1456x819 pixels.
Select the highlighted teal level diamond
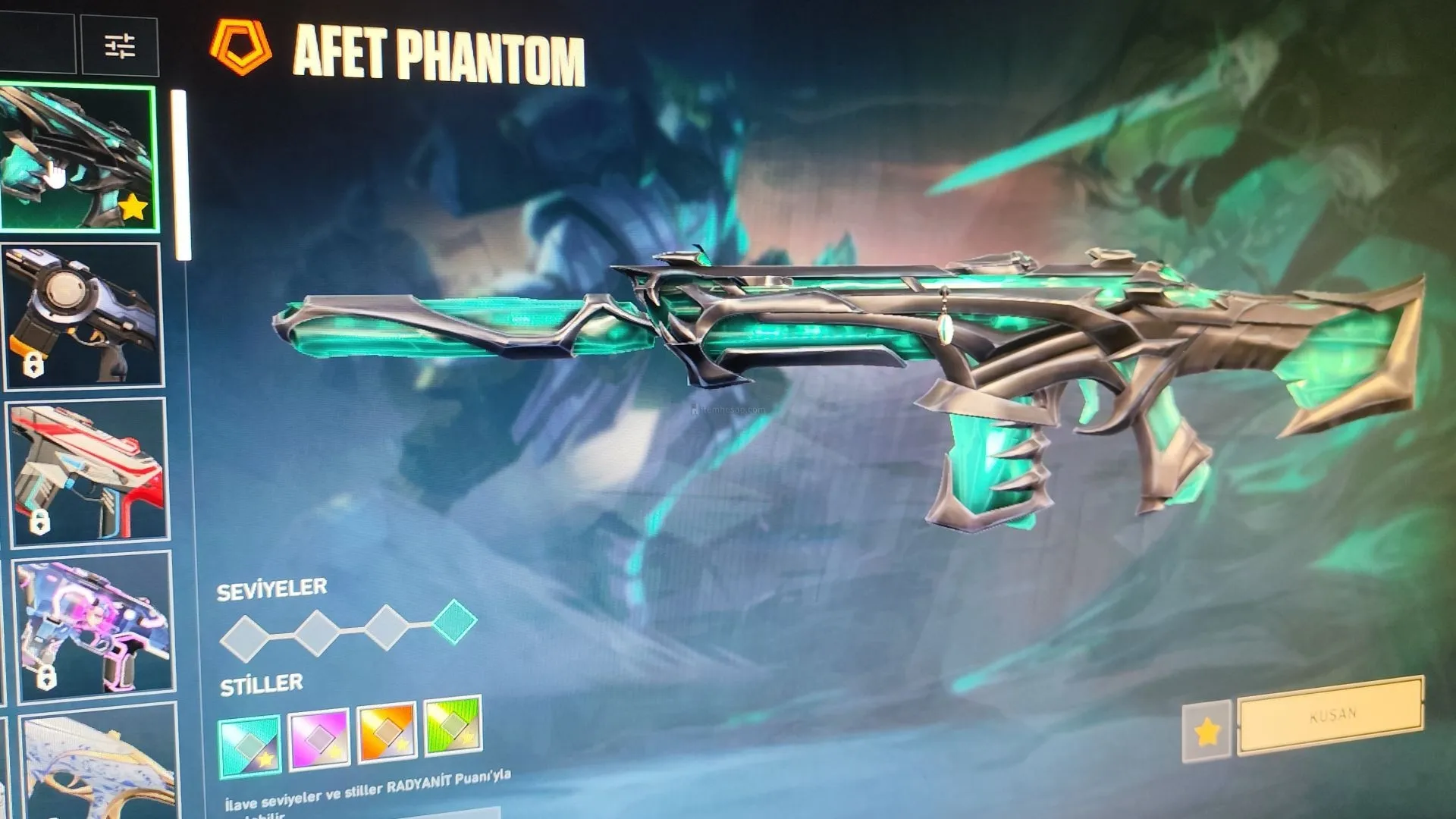pos(454,621)
